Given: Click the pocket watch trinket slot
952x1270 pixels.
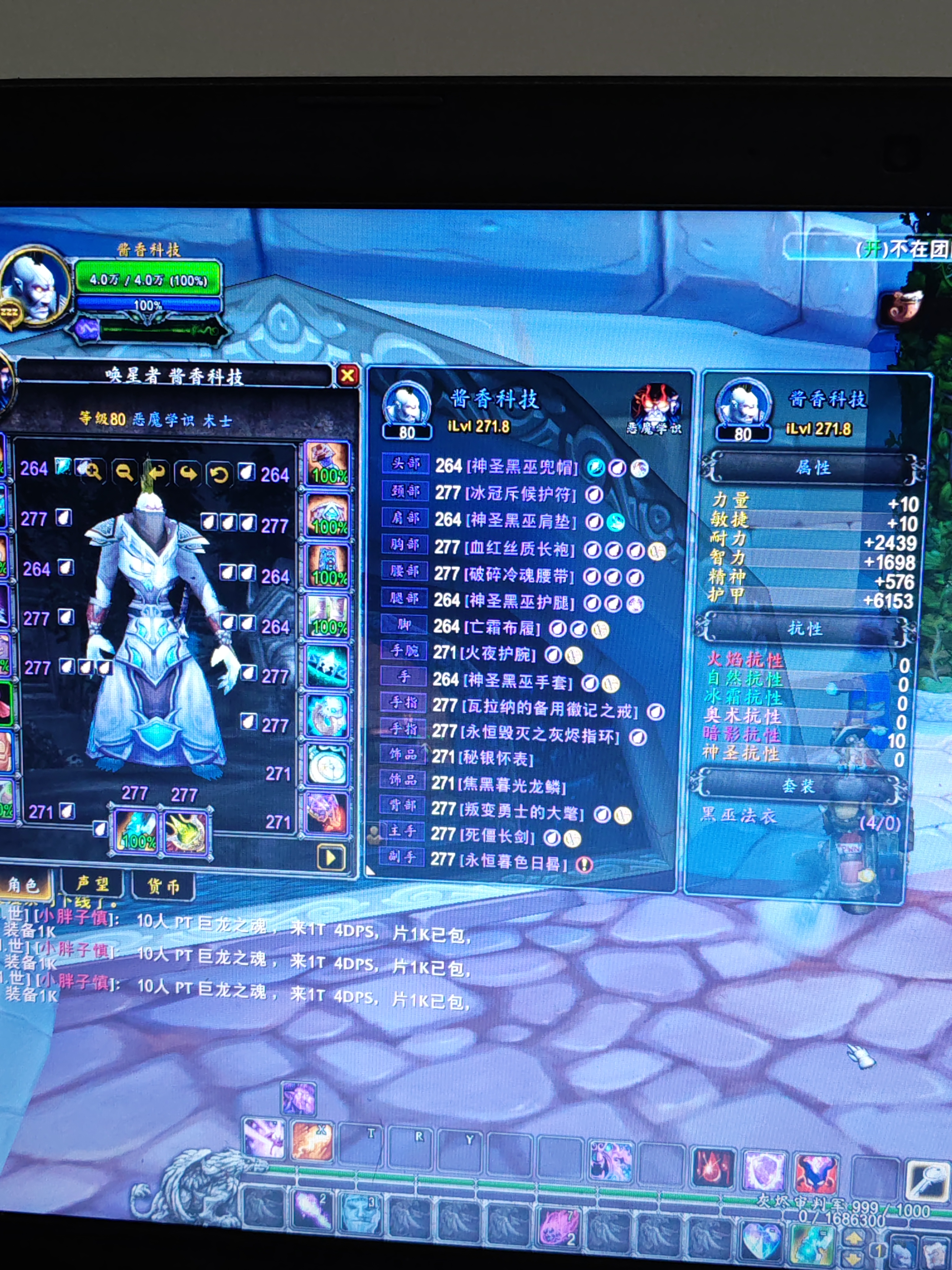Looking at the screenshot, I should pos(327,764).
